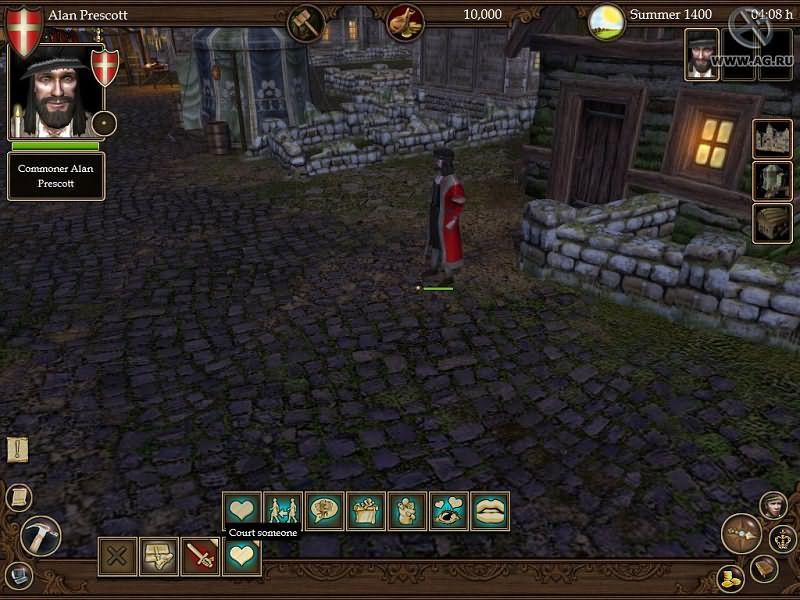Image resolution: width=800 pixels, height=600 pixels.
Task: Activate the single heart courting action
Action: point(242,510)
